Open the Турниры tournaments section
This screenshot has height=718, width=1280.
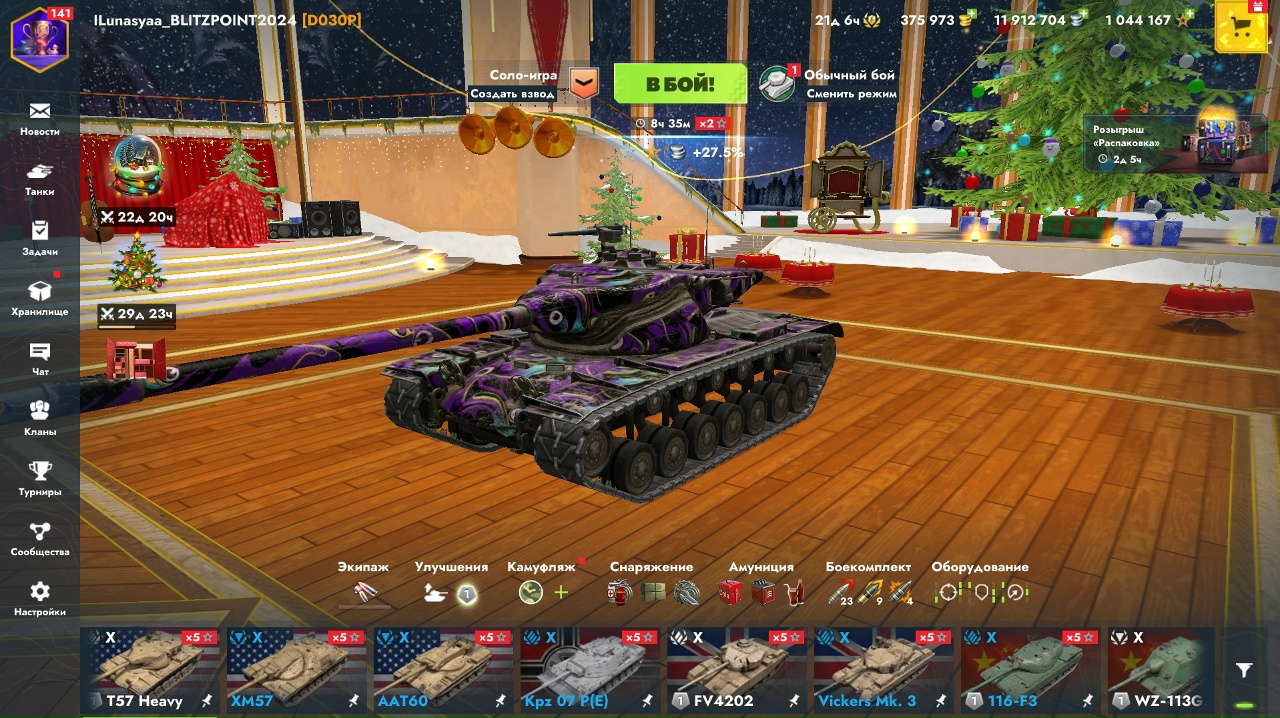pos(40,478)
